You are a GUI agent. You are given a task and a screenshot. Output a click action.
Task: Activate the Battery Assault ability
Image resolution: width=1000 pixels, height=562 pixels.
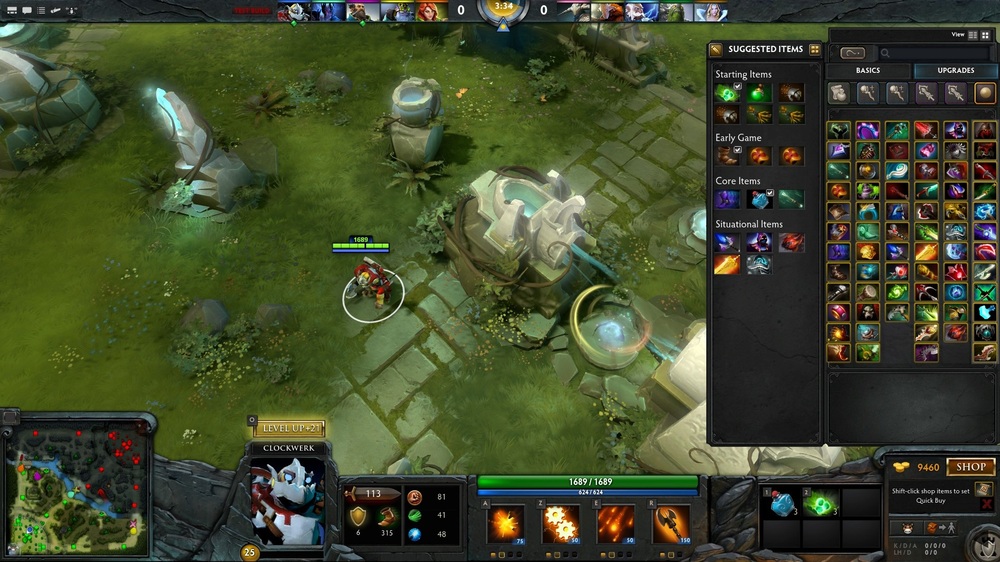pyautogui.click(x=506, y=524)
